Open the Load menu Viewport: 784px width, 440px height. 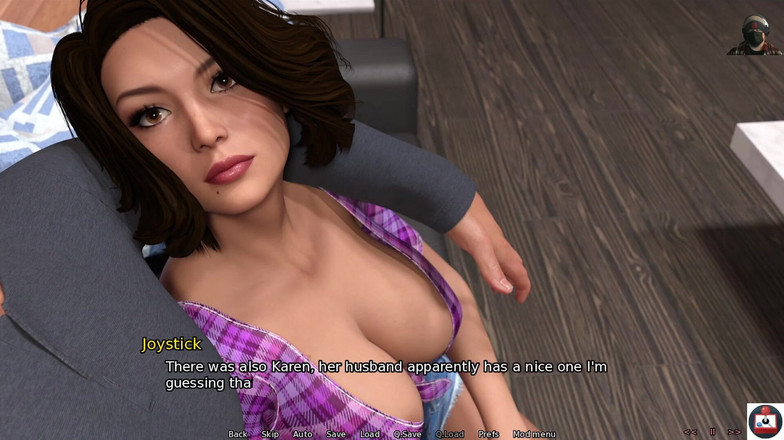370,434
